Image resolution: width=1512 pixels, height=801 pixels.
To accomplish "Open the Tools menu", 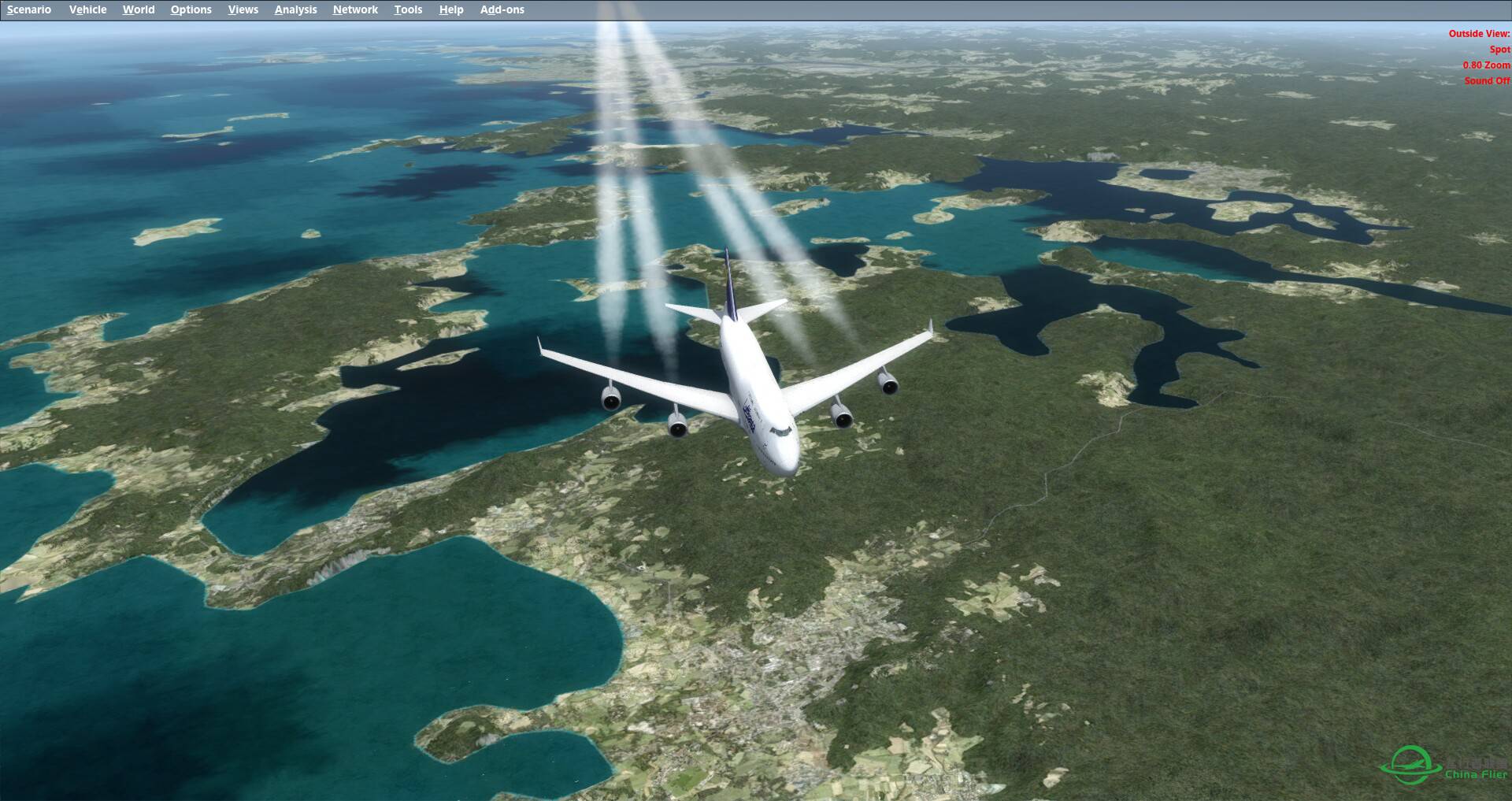I will tap(408, 9).
